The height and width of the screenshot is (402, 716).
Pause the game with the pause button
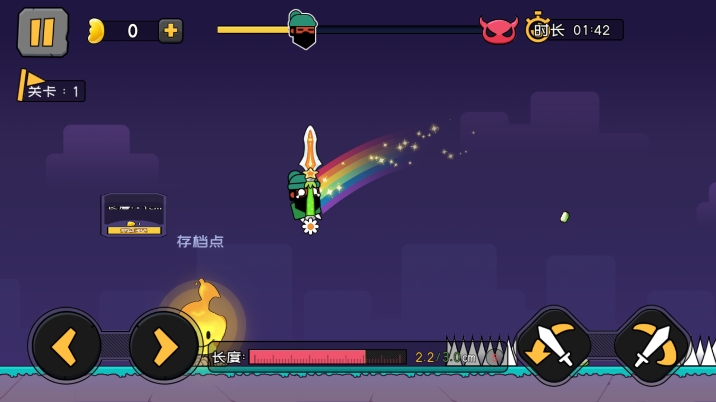click(42, 32)
